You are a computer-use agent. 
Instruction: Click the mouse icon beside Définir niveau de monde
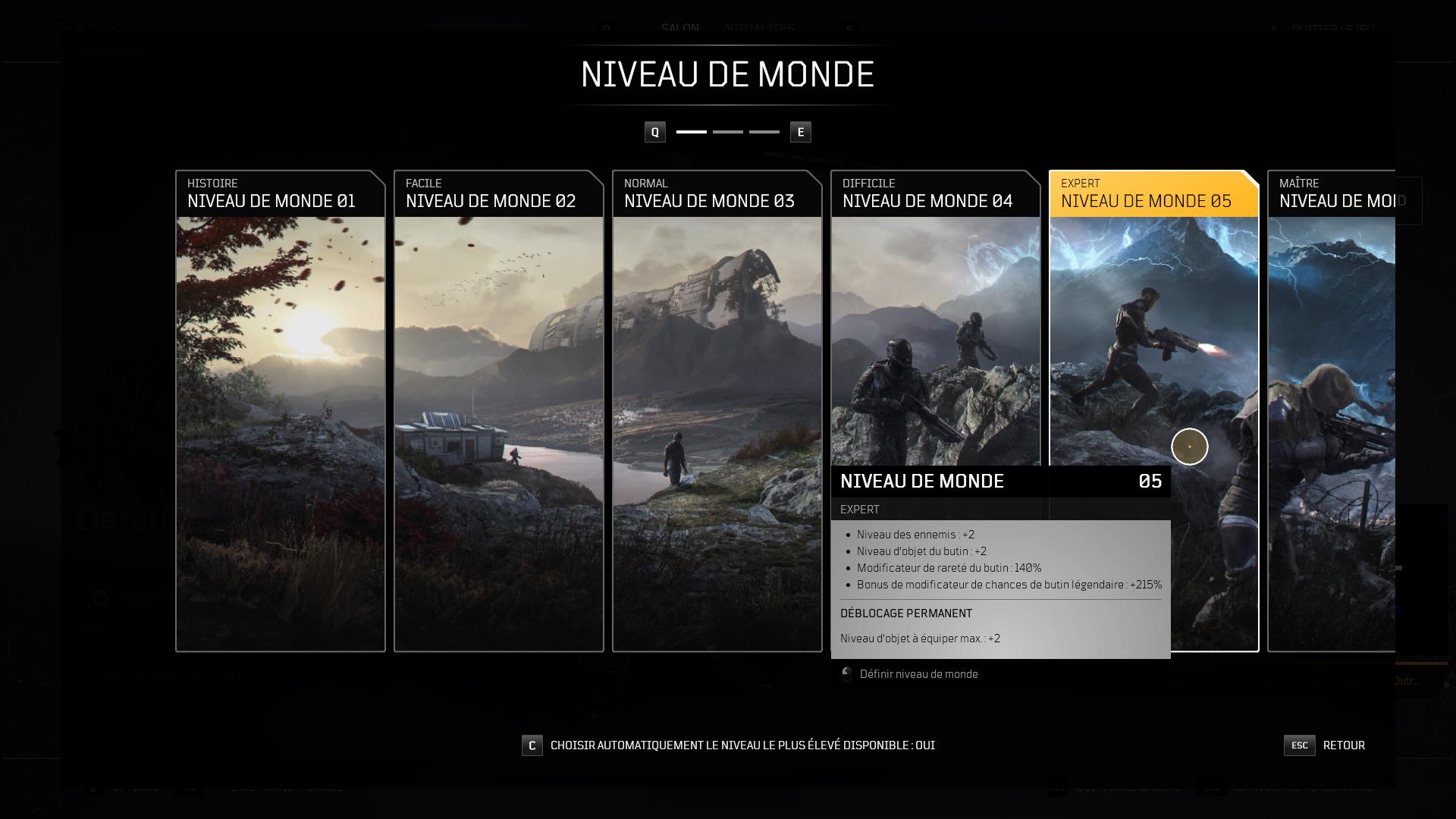tap(847, 674)
